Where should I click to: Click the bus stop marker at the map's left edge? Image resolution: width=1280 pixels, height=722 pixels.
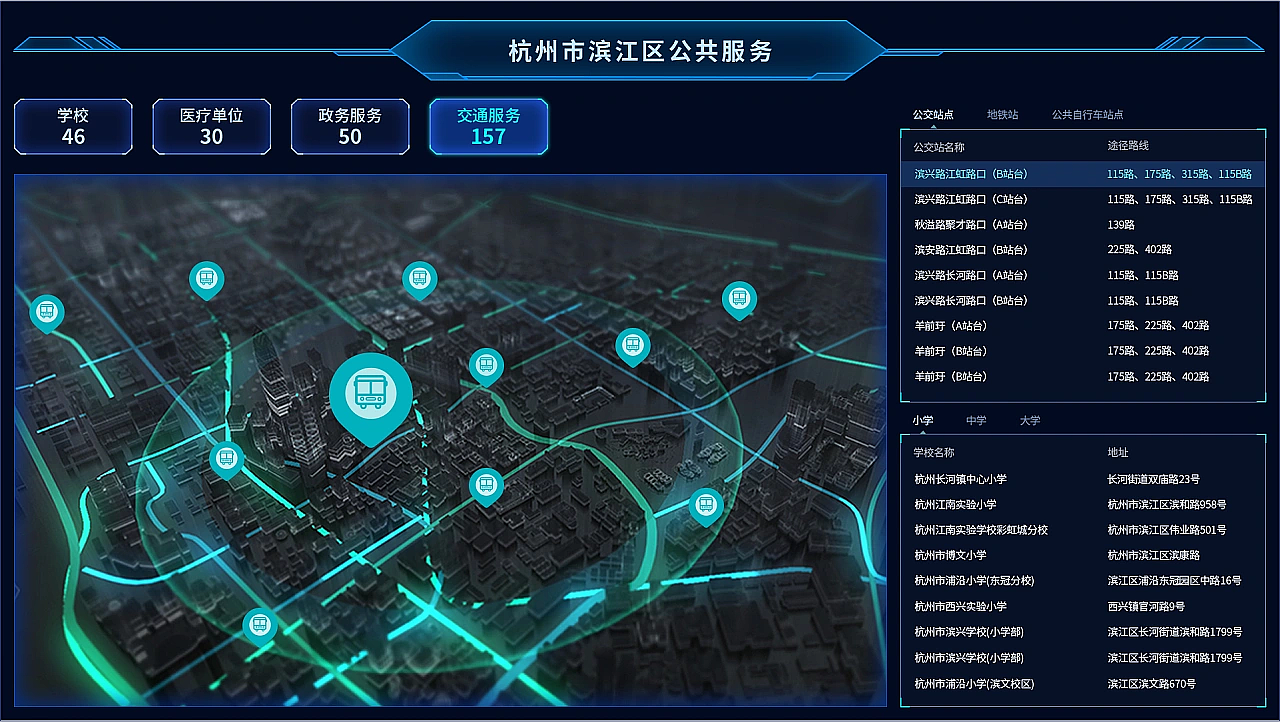click(x=47, y=313)
